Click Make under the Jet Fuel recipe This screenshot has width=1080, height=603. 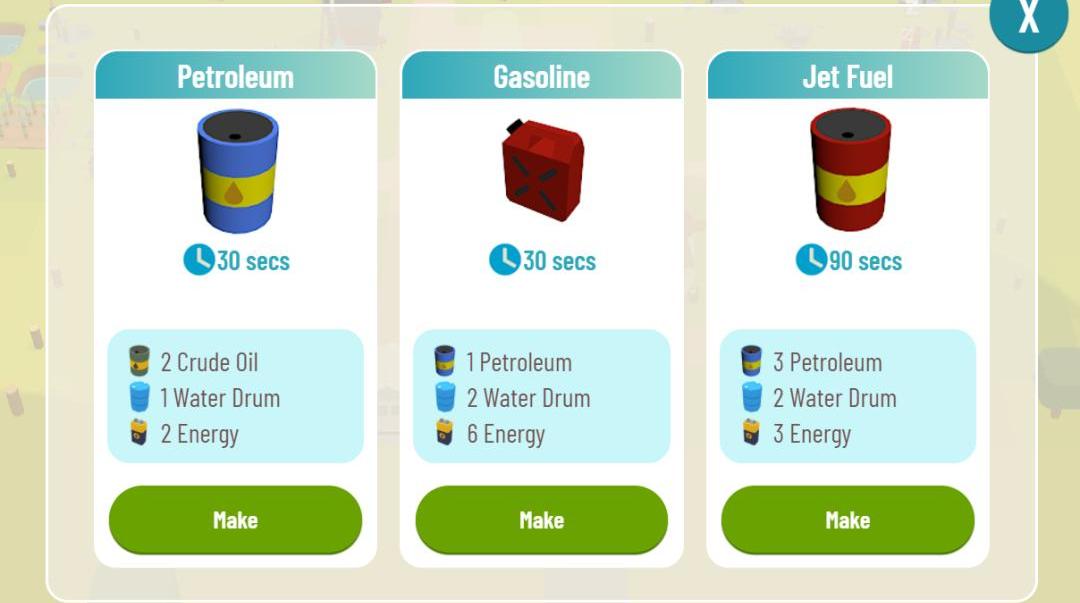[847, 519]
